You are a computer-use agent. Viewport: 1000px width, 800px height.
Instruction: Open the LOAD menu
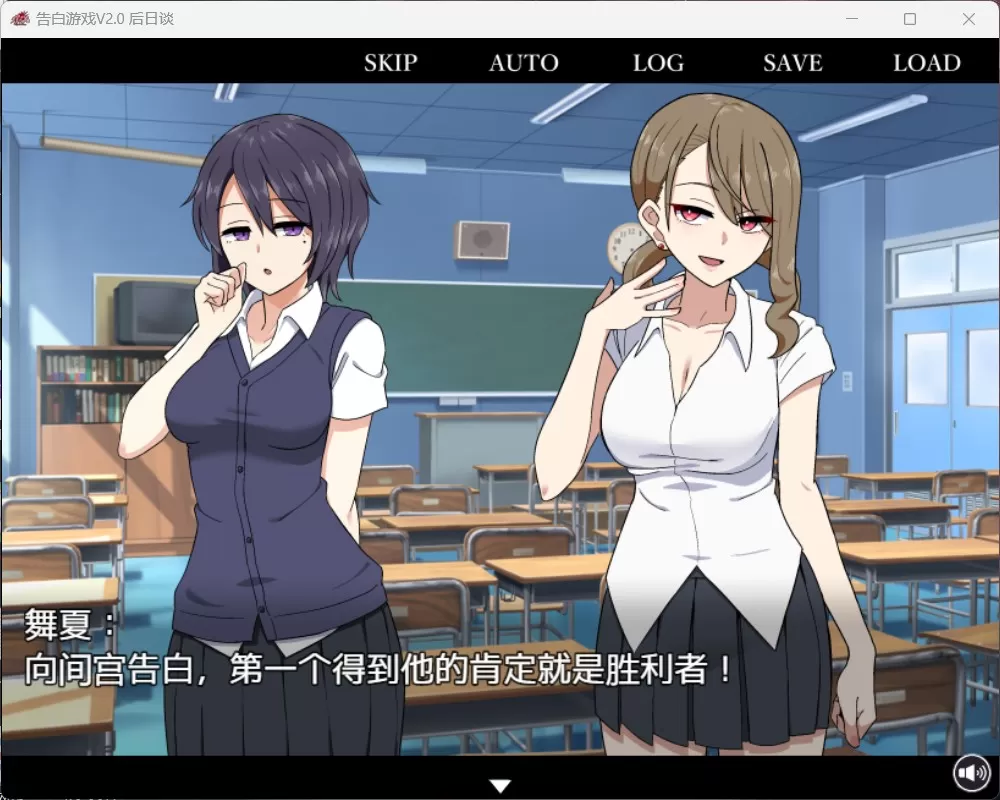(926, 63)
